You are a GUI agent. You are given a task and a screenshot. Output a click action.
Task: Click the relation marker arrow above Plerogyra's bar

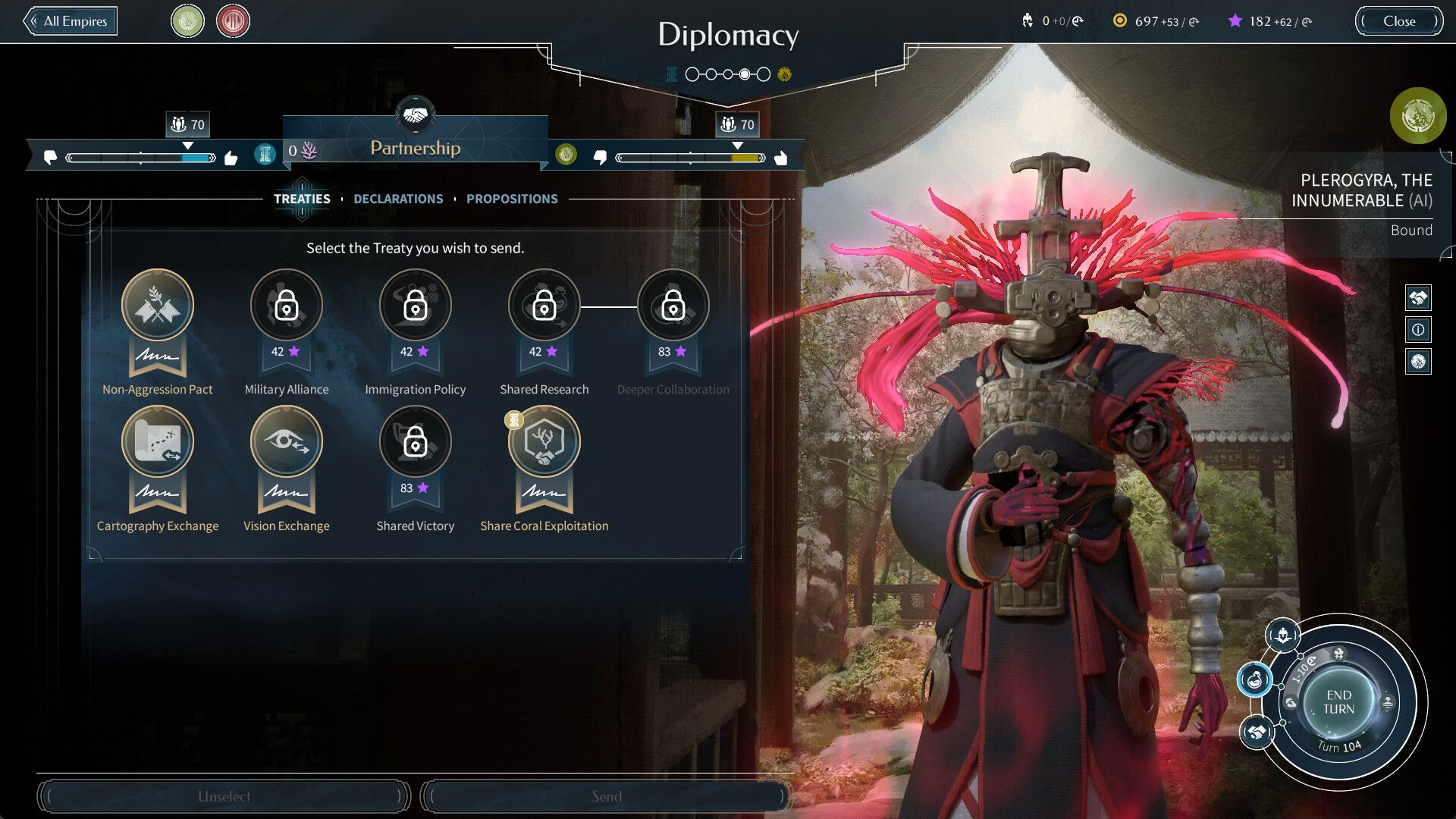[736, 145]
